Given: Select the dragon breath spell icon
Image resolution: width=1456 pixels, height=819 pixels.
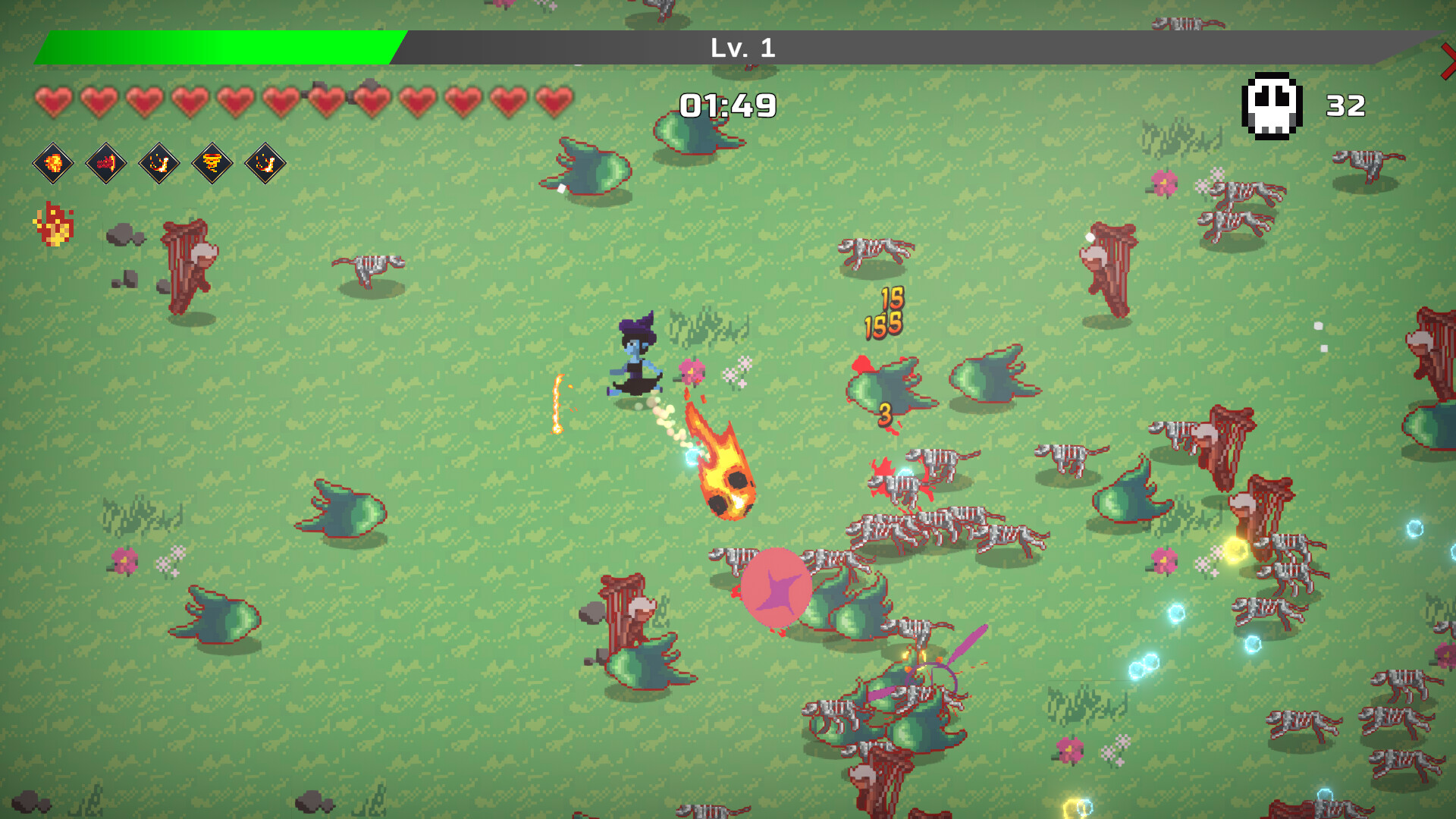Looking at the screenshot, I should click(105, 164).
